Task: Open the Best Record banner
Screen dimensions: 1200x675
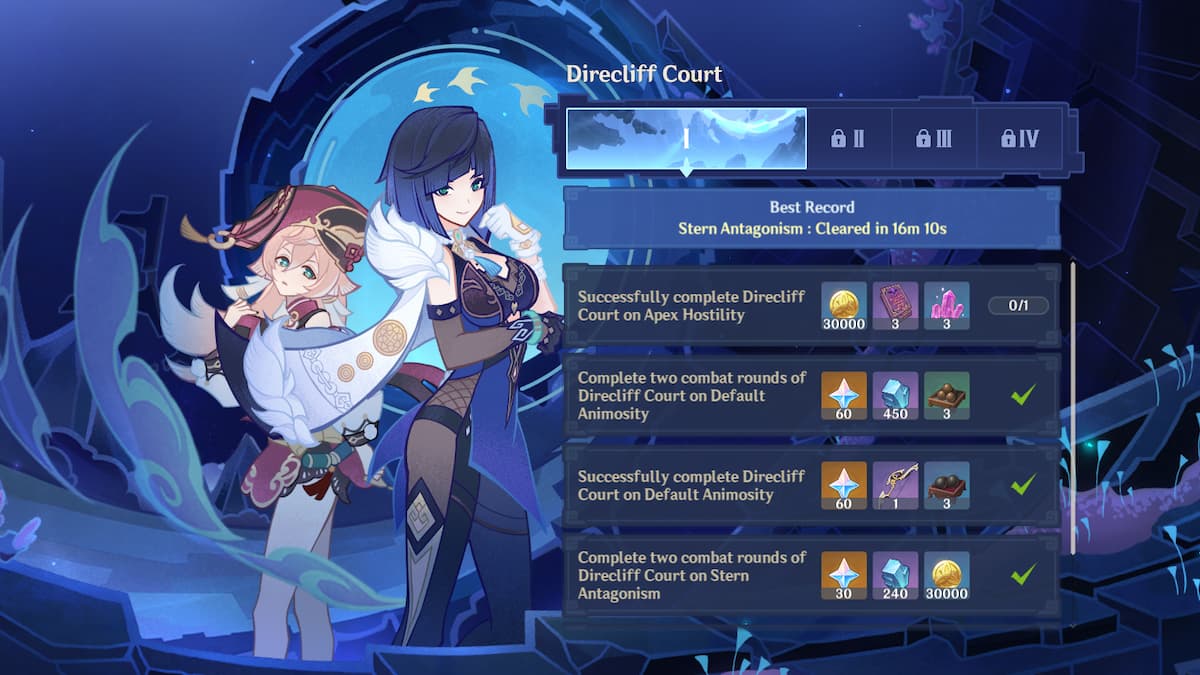Action: 811,218
